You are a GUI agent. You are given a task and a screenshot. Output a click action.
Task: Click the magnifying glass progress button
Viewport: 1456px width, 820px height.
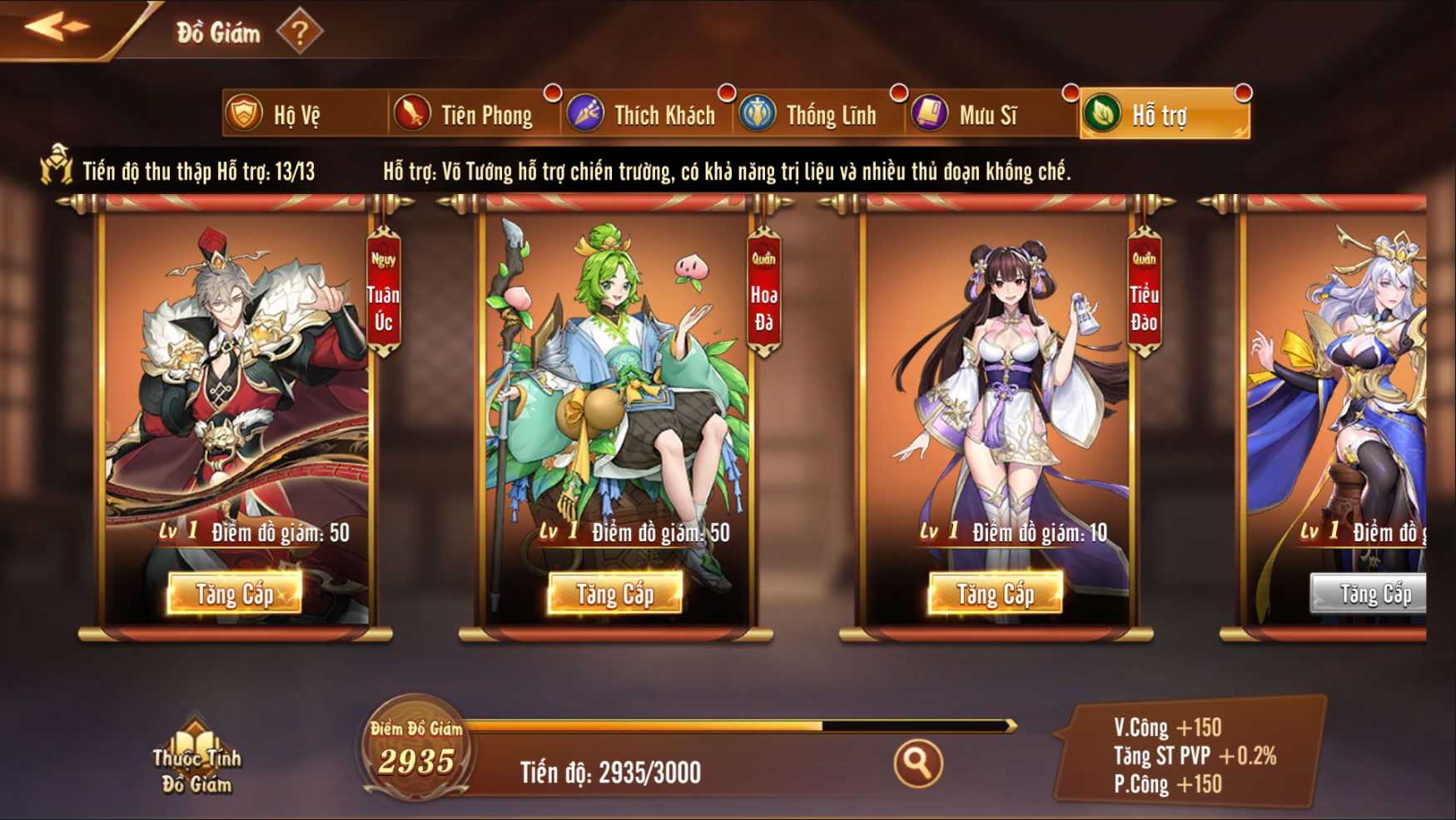click(918, 763)
